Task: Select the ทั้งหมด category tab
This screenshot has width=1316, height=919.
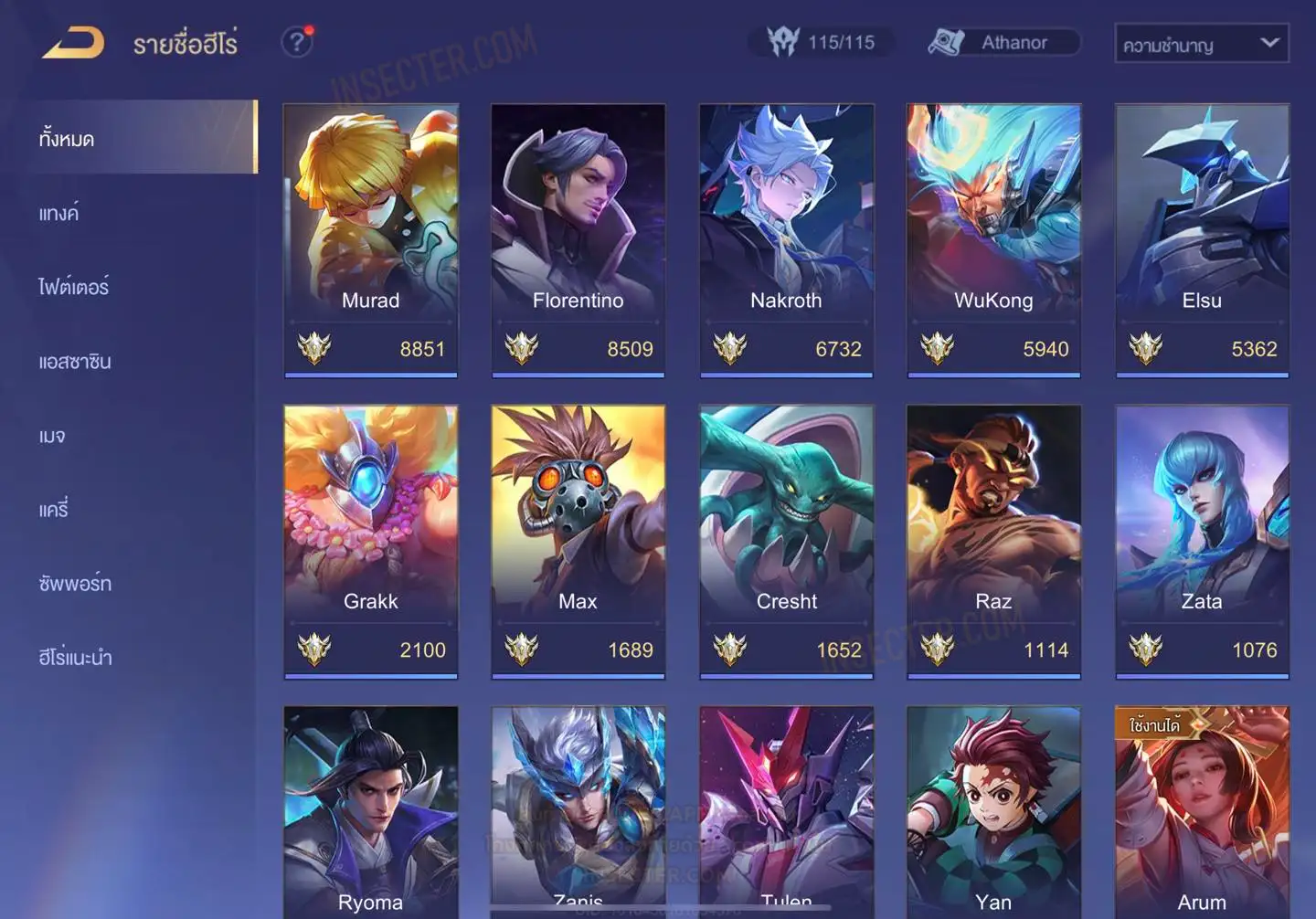Action: pos(68,139)
